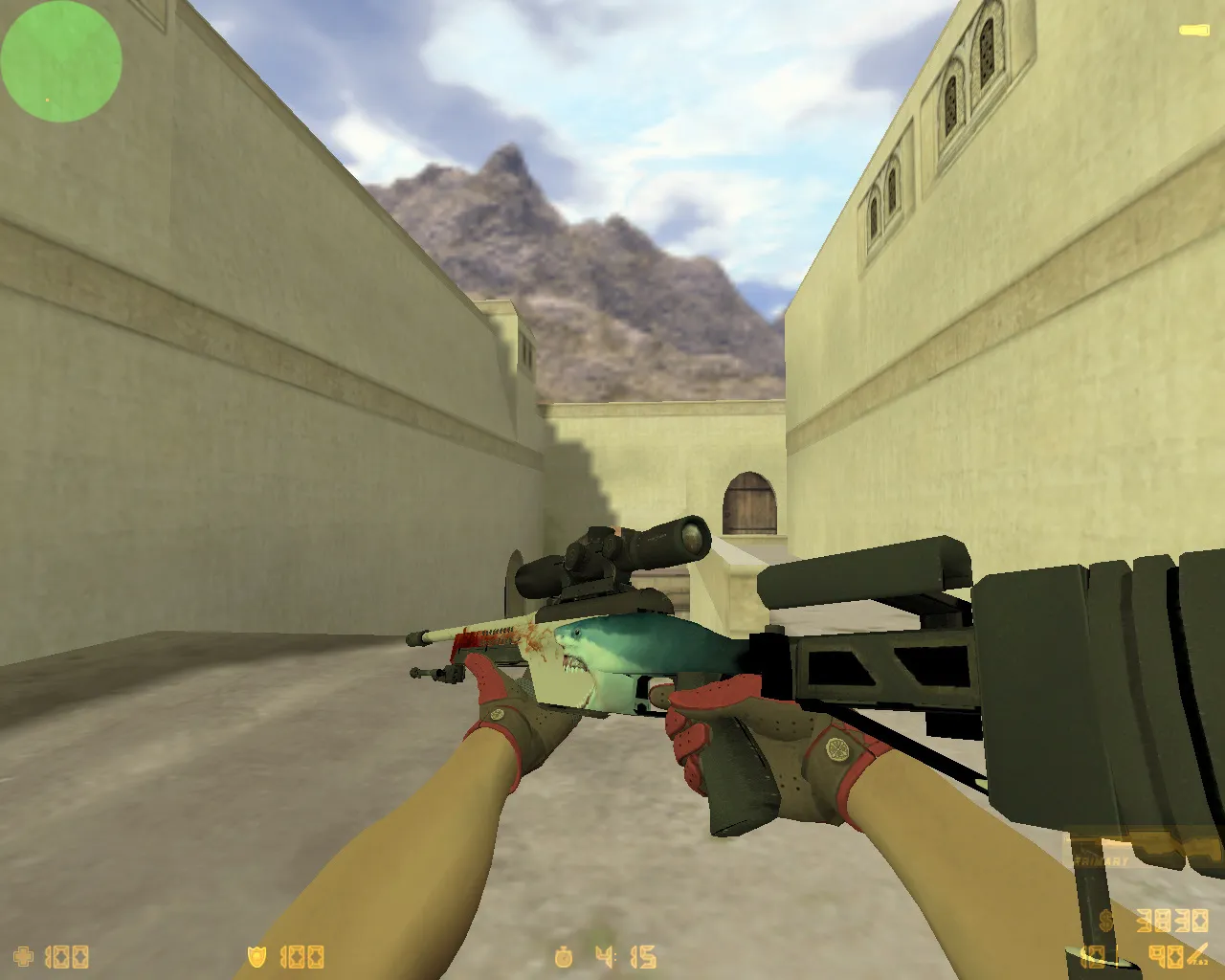
Task: Click the PRIMARY weapon label in the HUD
Action: tap(1101, 859)
